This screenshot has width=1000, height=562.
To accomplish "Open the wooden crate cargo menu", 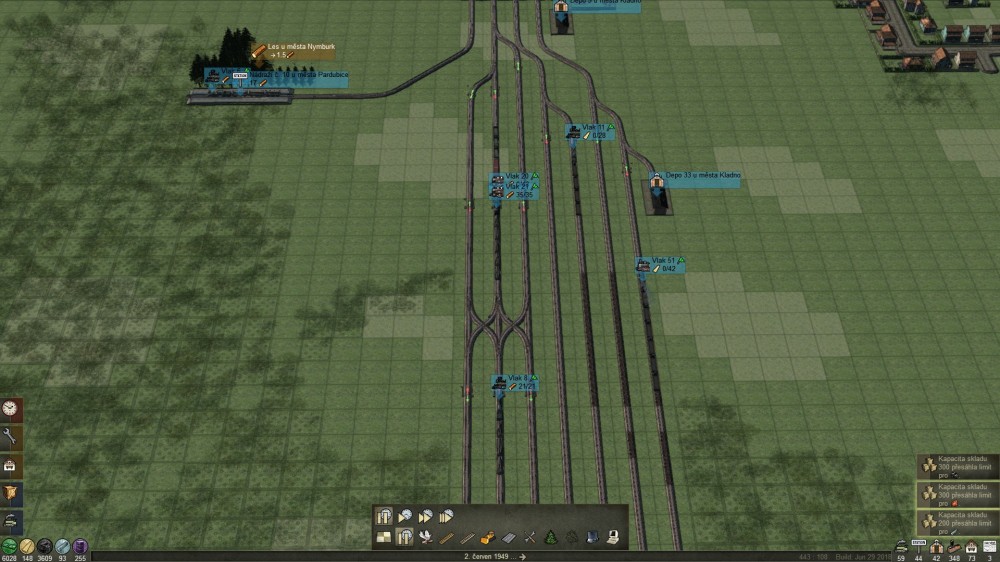I will (x=11, y=492).
